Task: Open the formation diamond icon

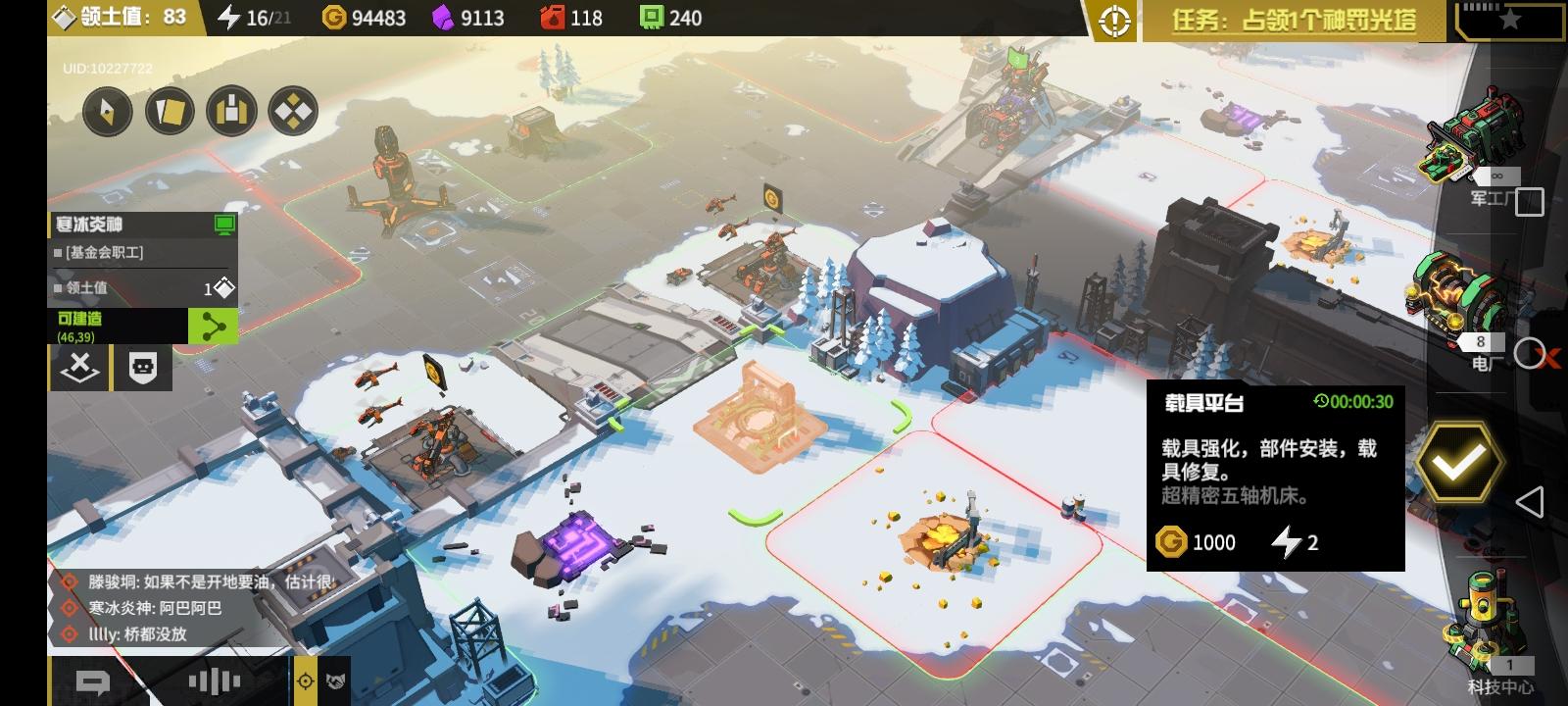Action: click(292, 112)
